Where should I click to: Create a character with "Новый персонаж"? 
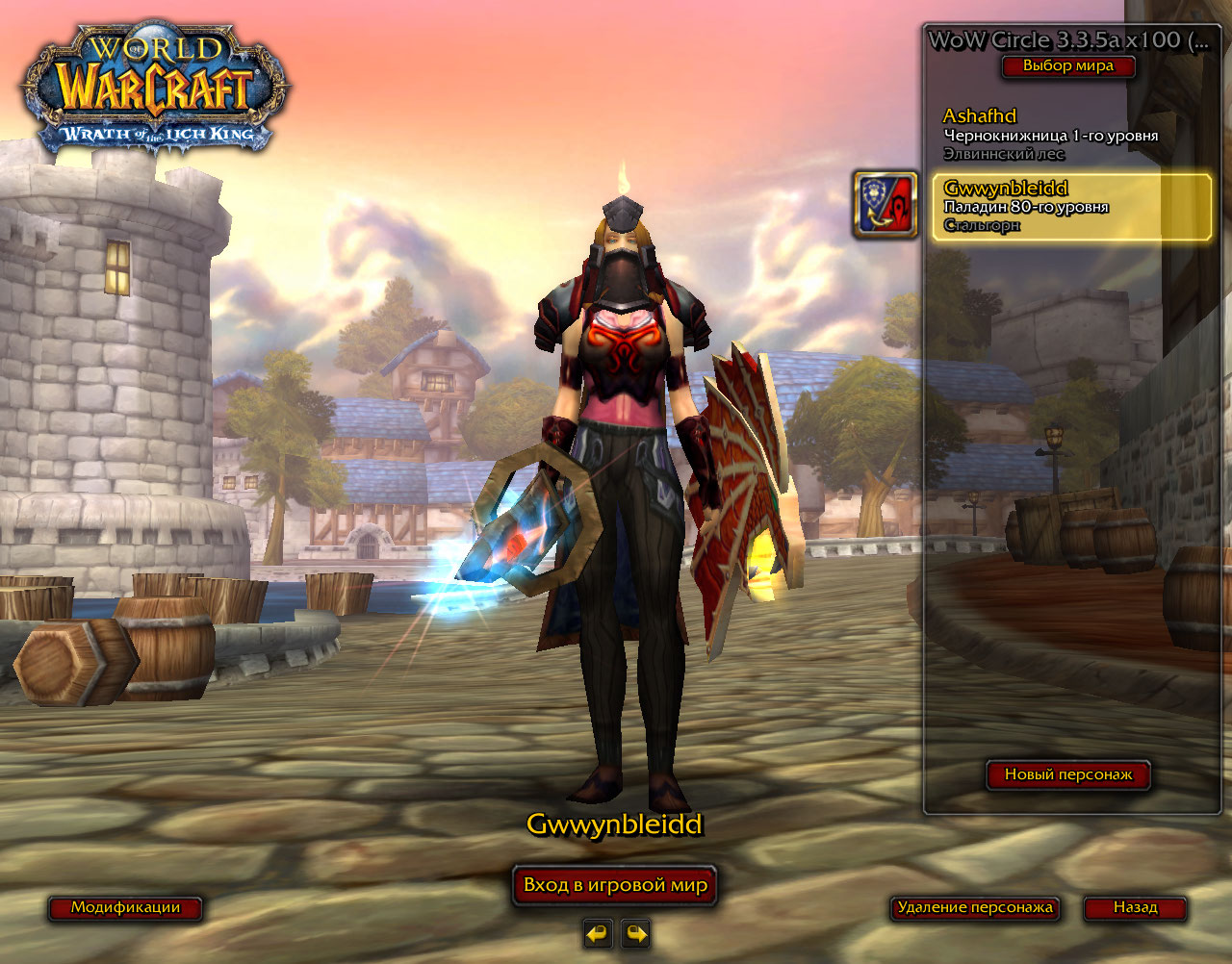(x=1068, y=774)
